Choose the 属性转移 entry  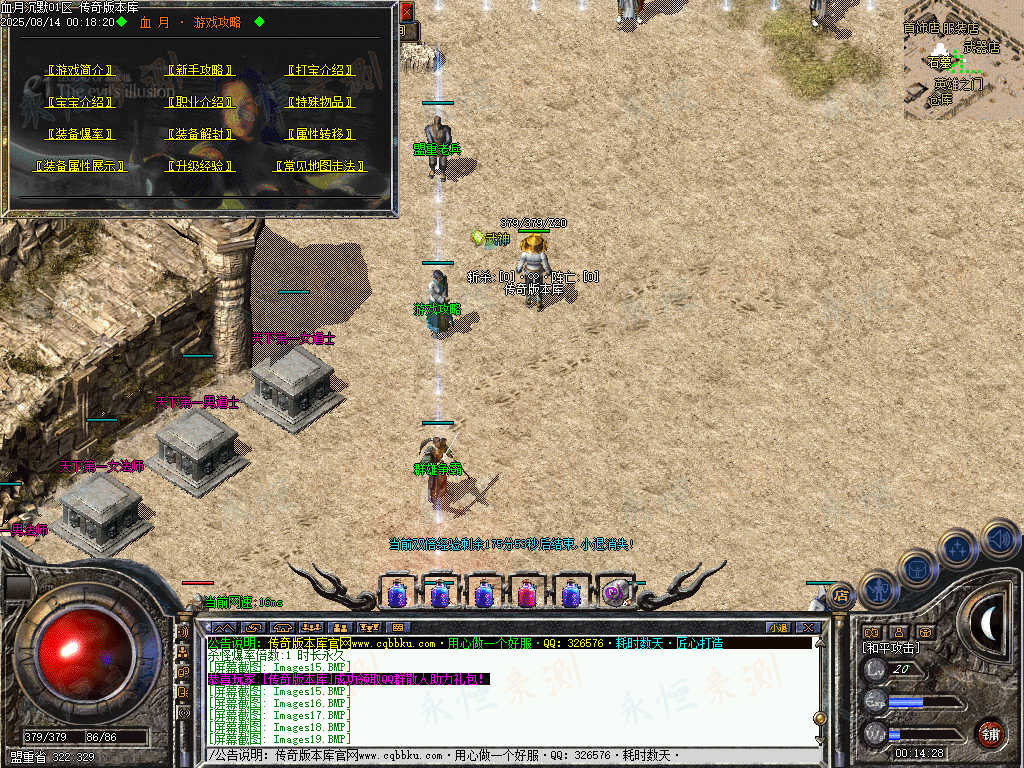320,133
